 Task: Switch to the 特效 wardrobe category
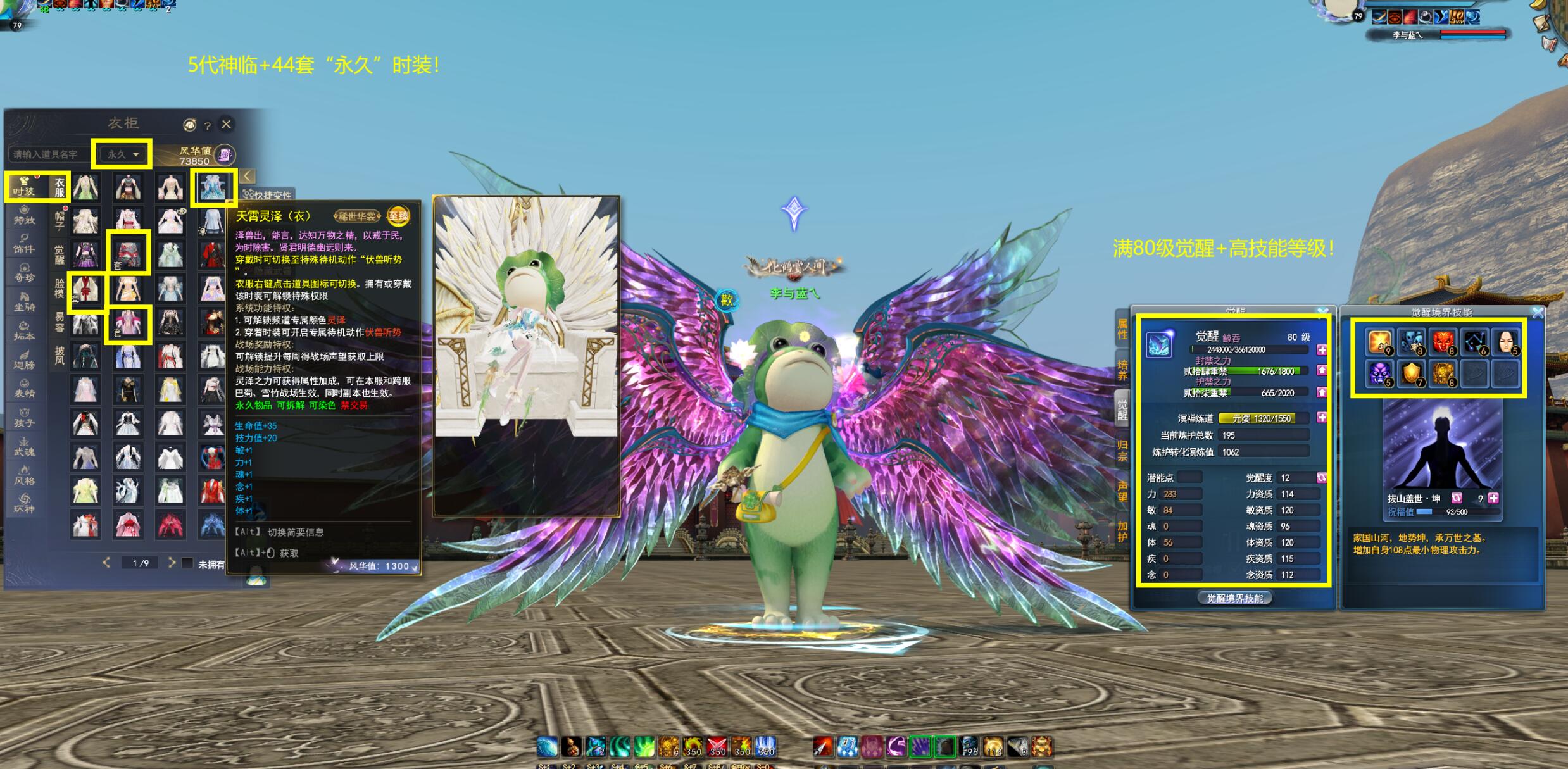(25, 215)
